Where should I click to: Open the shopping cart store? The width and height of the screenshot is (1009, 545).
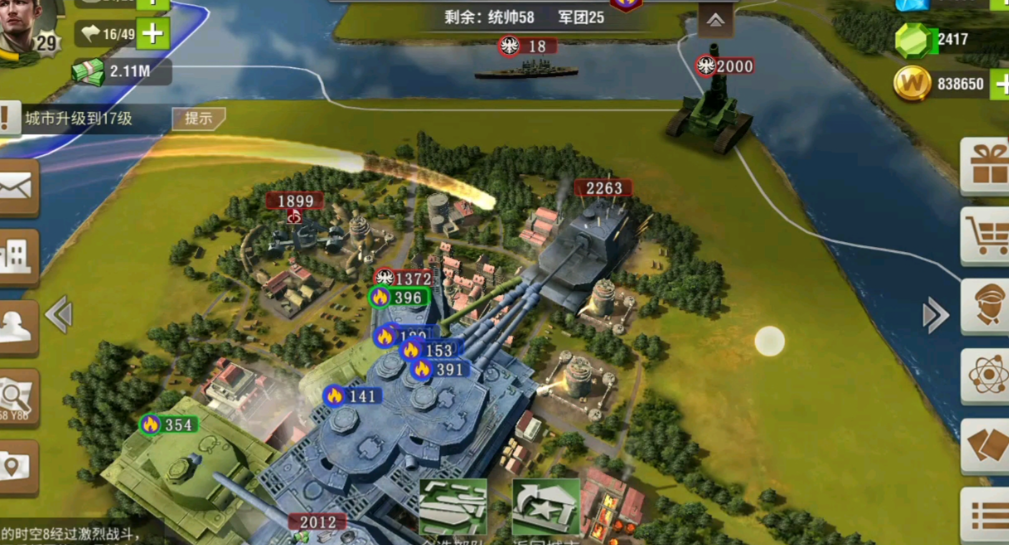(x=986, y=236)
